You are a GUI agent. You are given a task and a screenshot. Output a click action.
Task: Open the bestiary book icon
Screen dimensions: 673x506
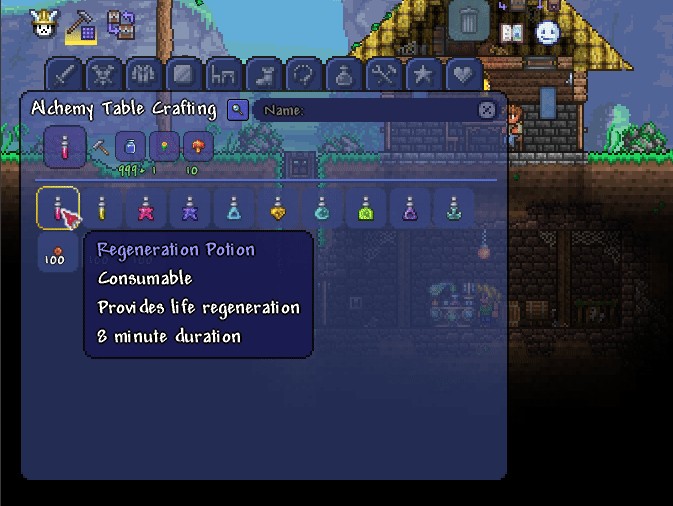[x=511, y=32]
